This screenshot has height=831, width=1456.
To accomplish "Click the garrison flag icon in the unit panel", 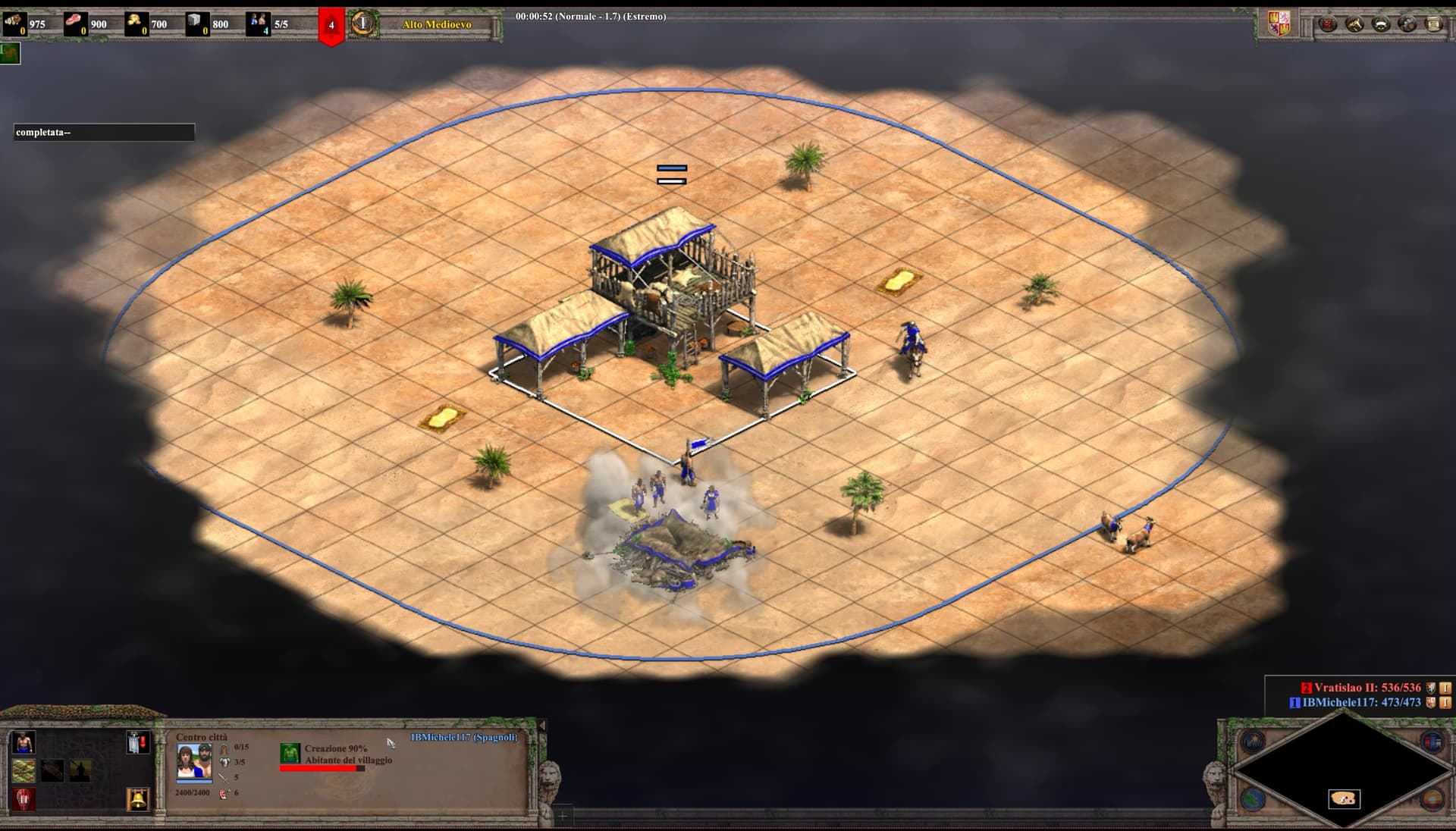I will point(138,742).
